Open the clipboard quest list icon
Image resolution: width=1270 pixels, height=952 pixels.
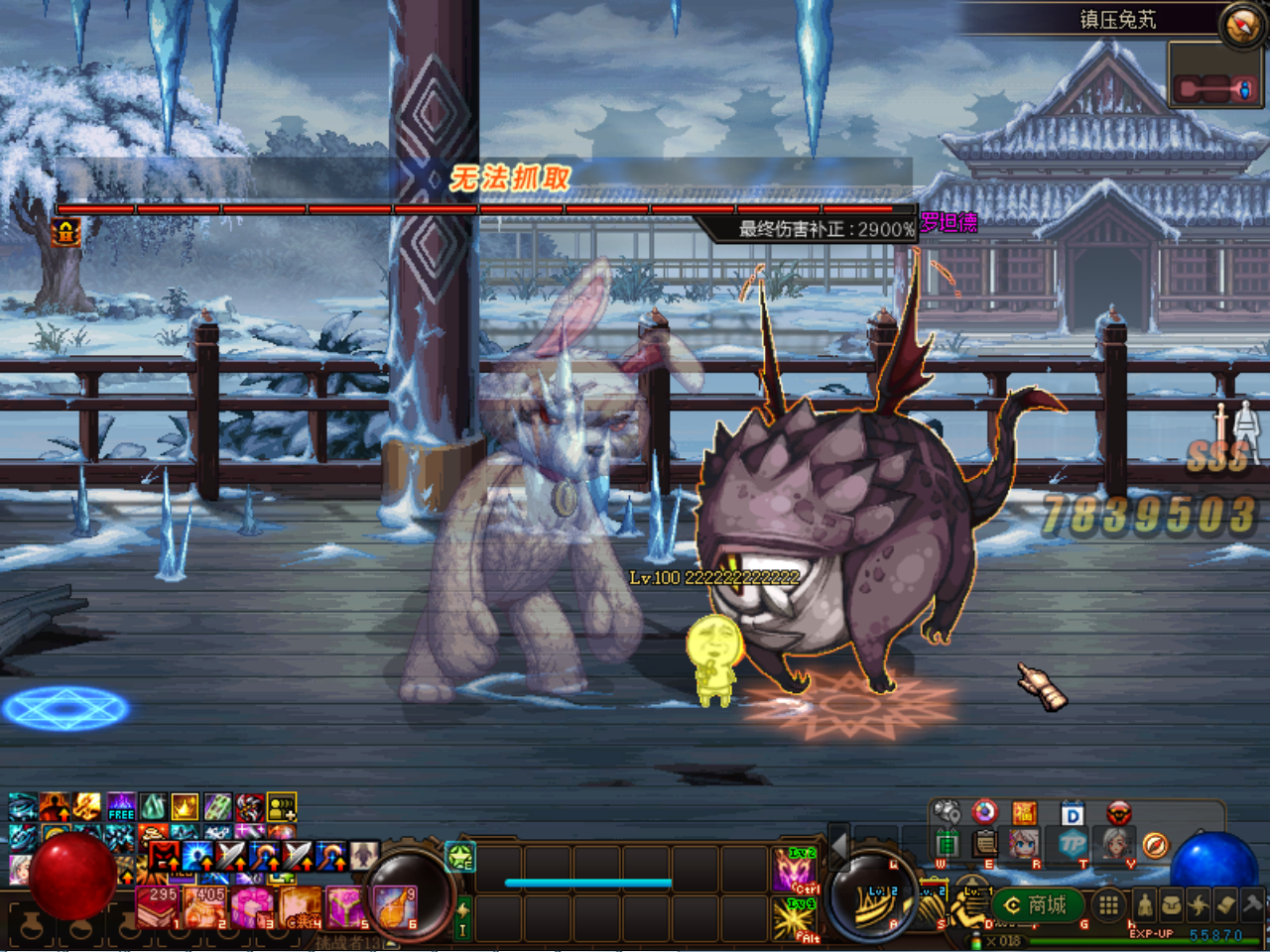click(x=984, y=845)
